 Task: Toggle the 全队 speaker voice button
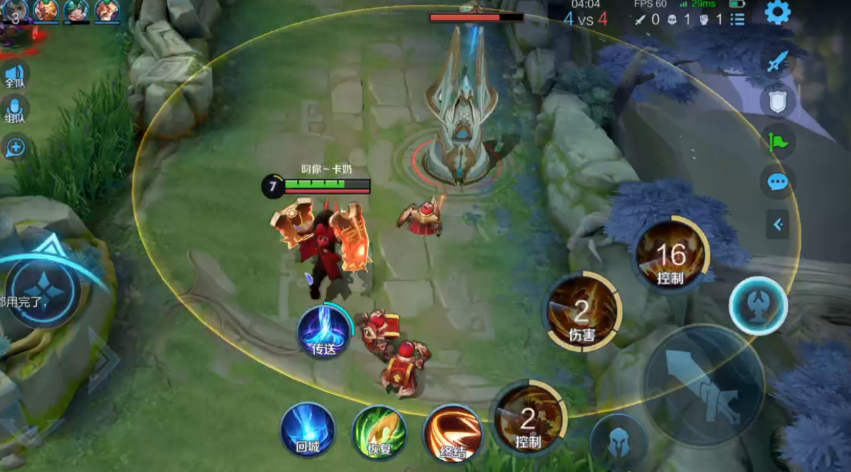click(x=15, y=76)
